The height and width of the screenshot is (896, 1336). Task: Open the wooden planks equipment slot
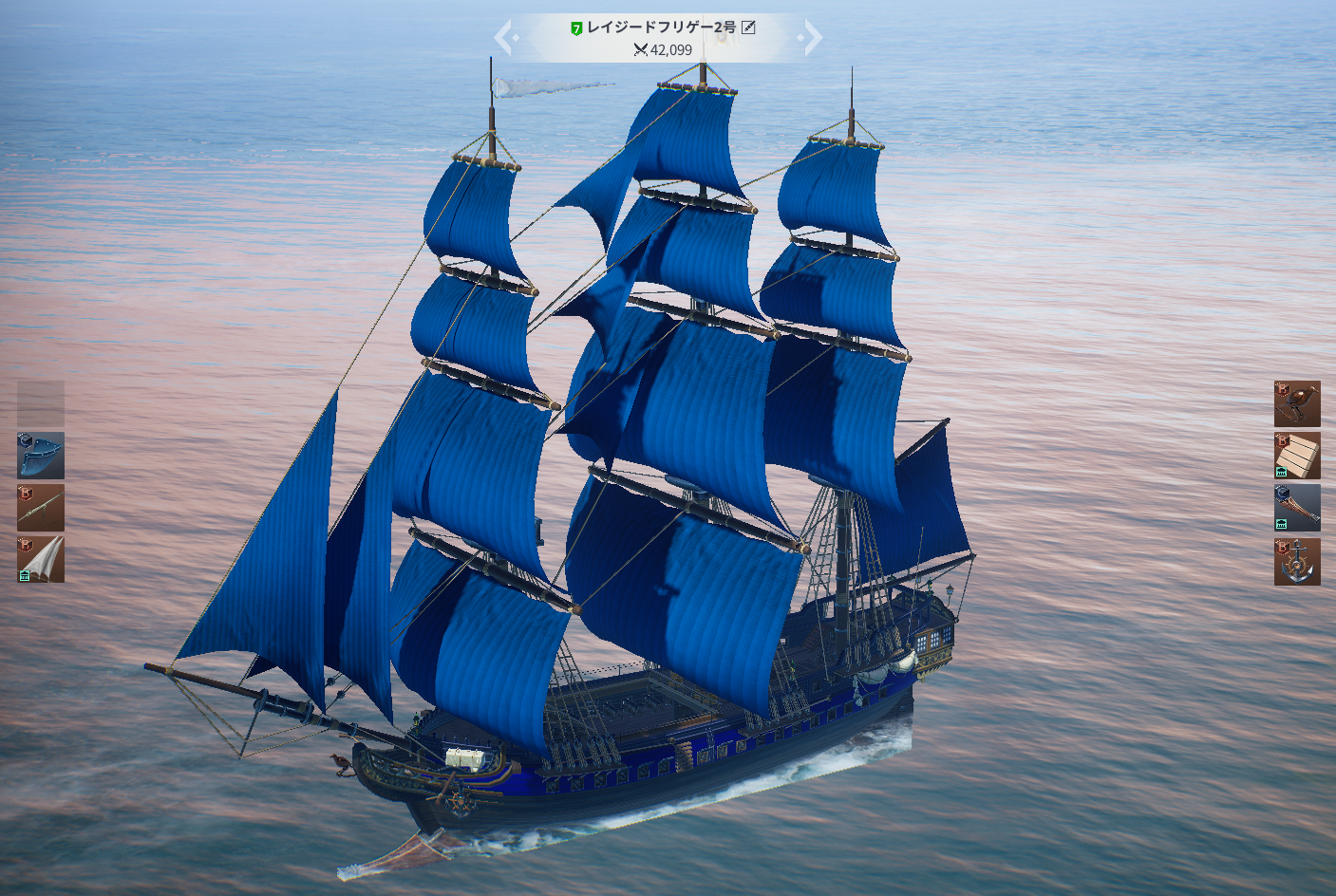(x=1297, y=456)
